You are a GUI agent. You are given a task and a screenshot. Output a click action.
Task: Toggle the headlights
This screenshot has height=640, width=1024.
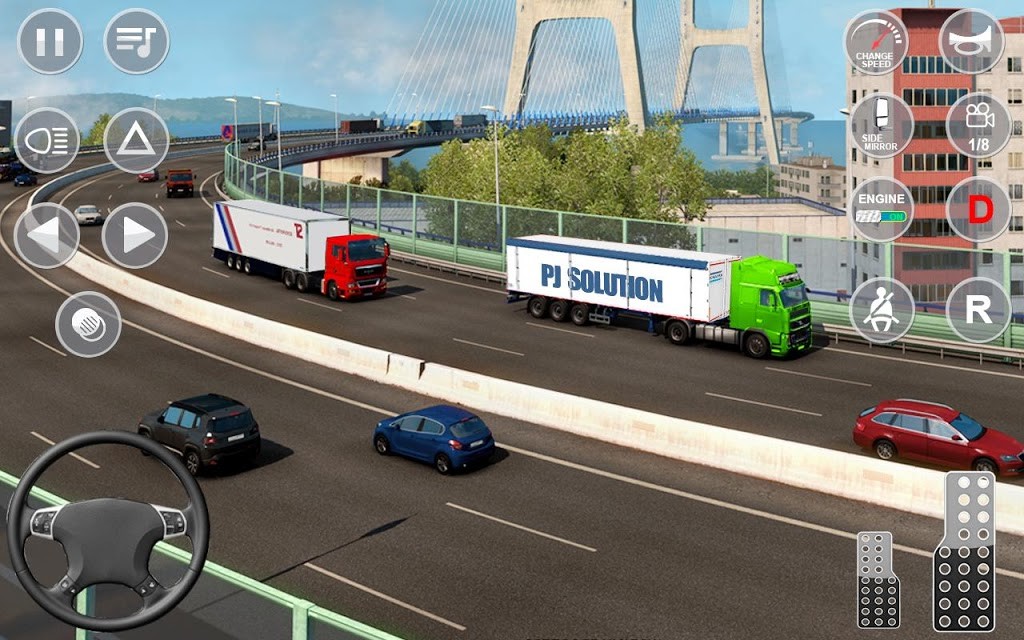(x=47, y=141)
